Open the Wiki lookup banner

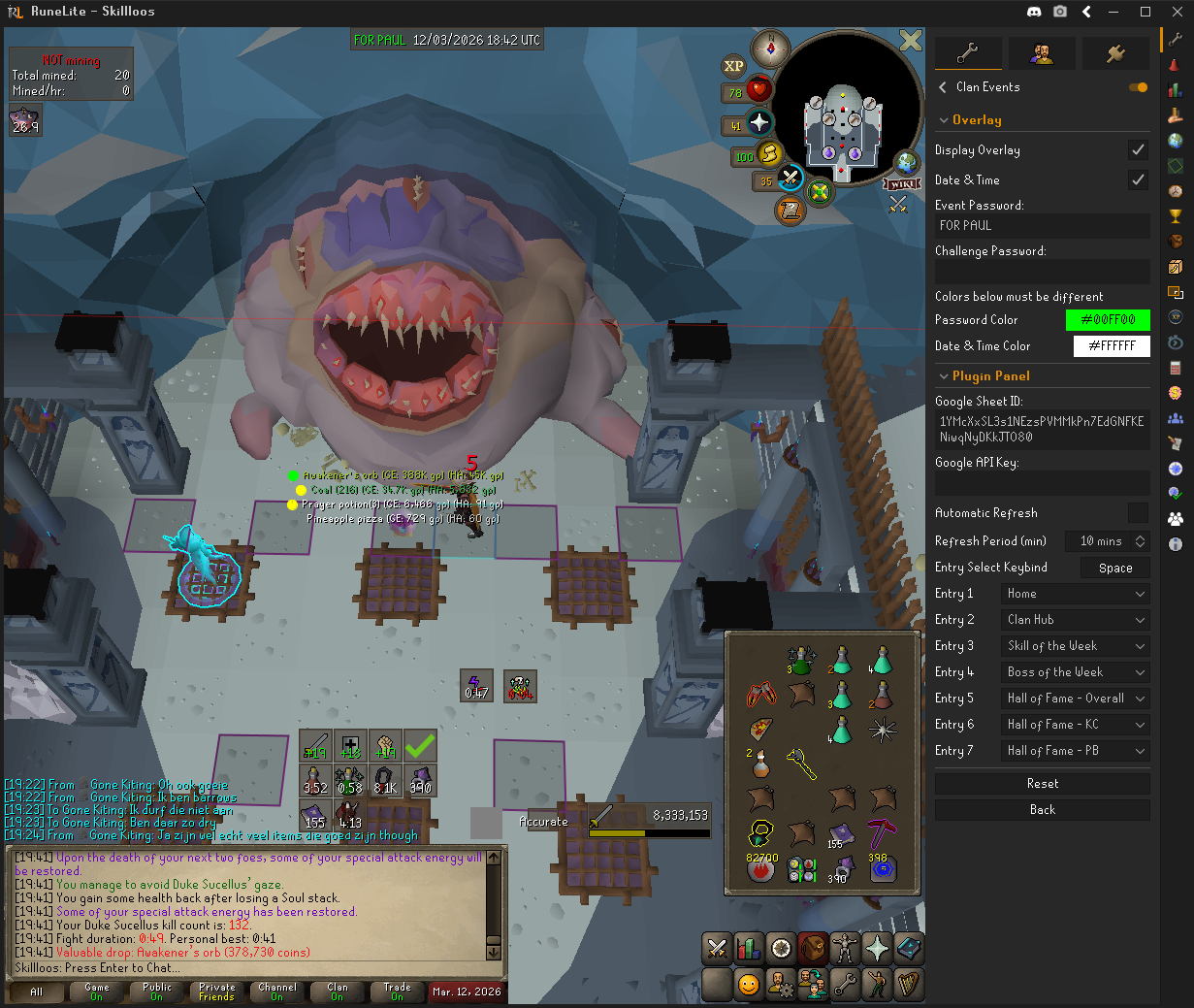tap(901, 183)
